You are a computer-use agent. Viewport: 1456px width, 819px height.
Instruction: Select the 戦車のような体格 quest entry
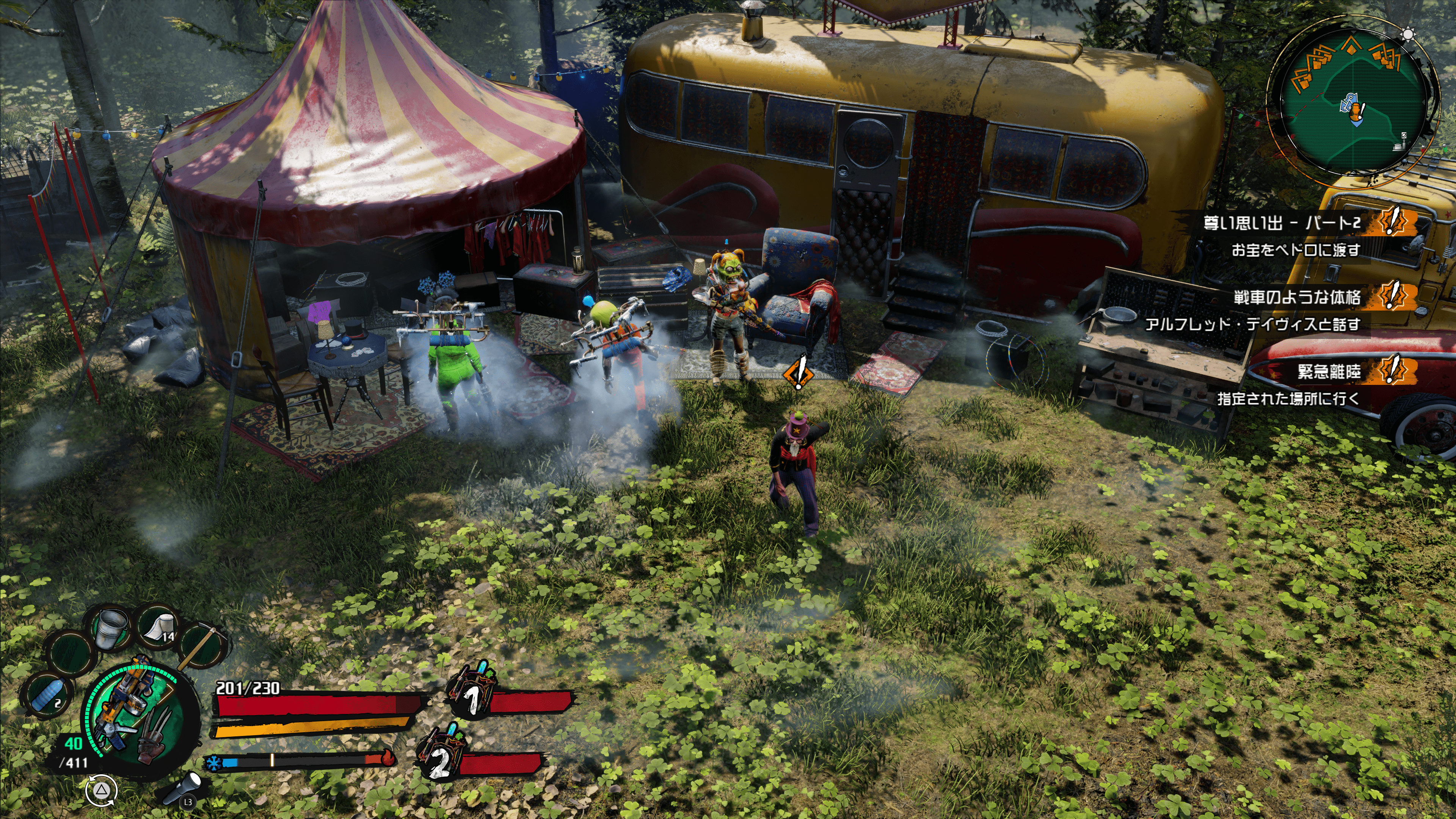[1297, 297]
